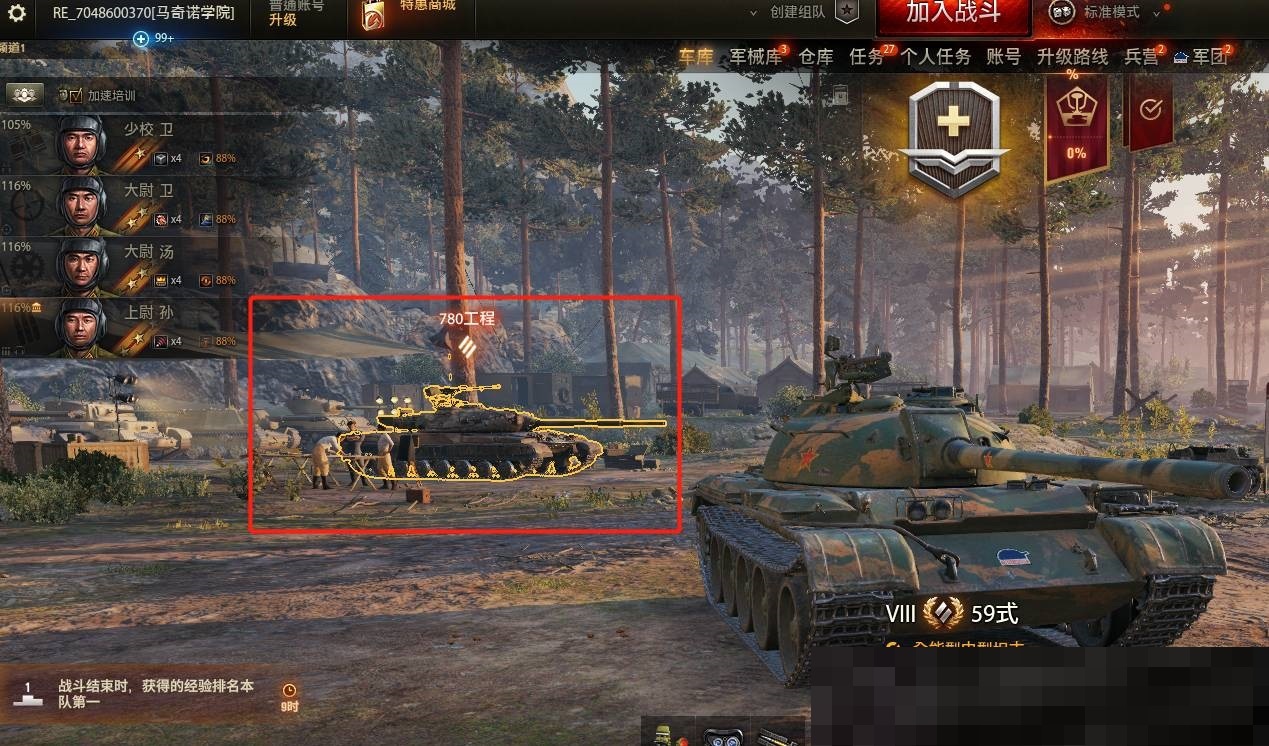Open the 兵营 barracks tab
1269x746 pixels.
(1141, 57)
